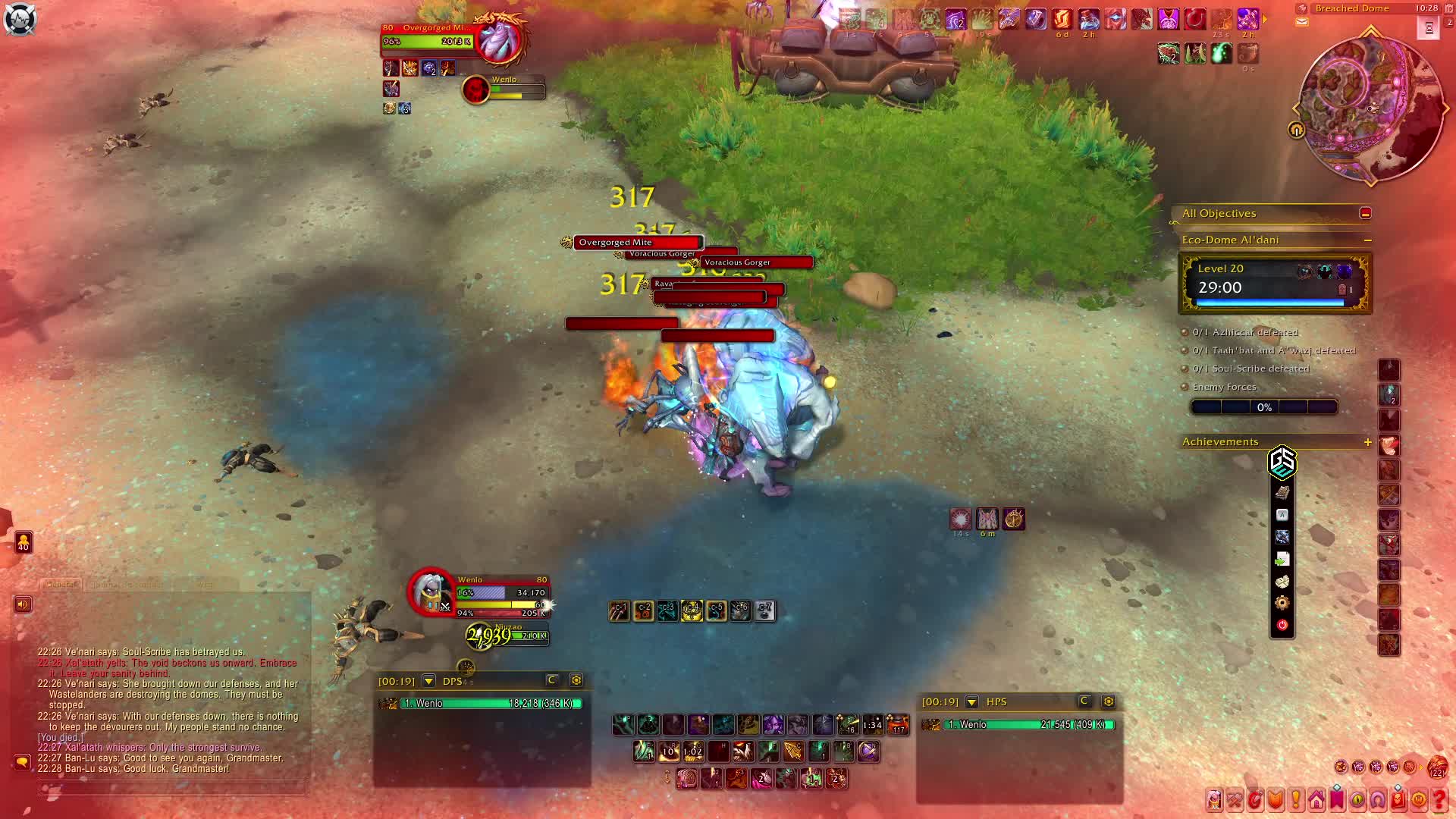The image size is (1456, 819).
Task: Open the housing dashboard house icon
Action: pos(1316,800)
